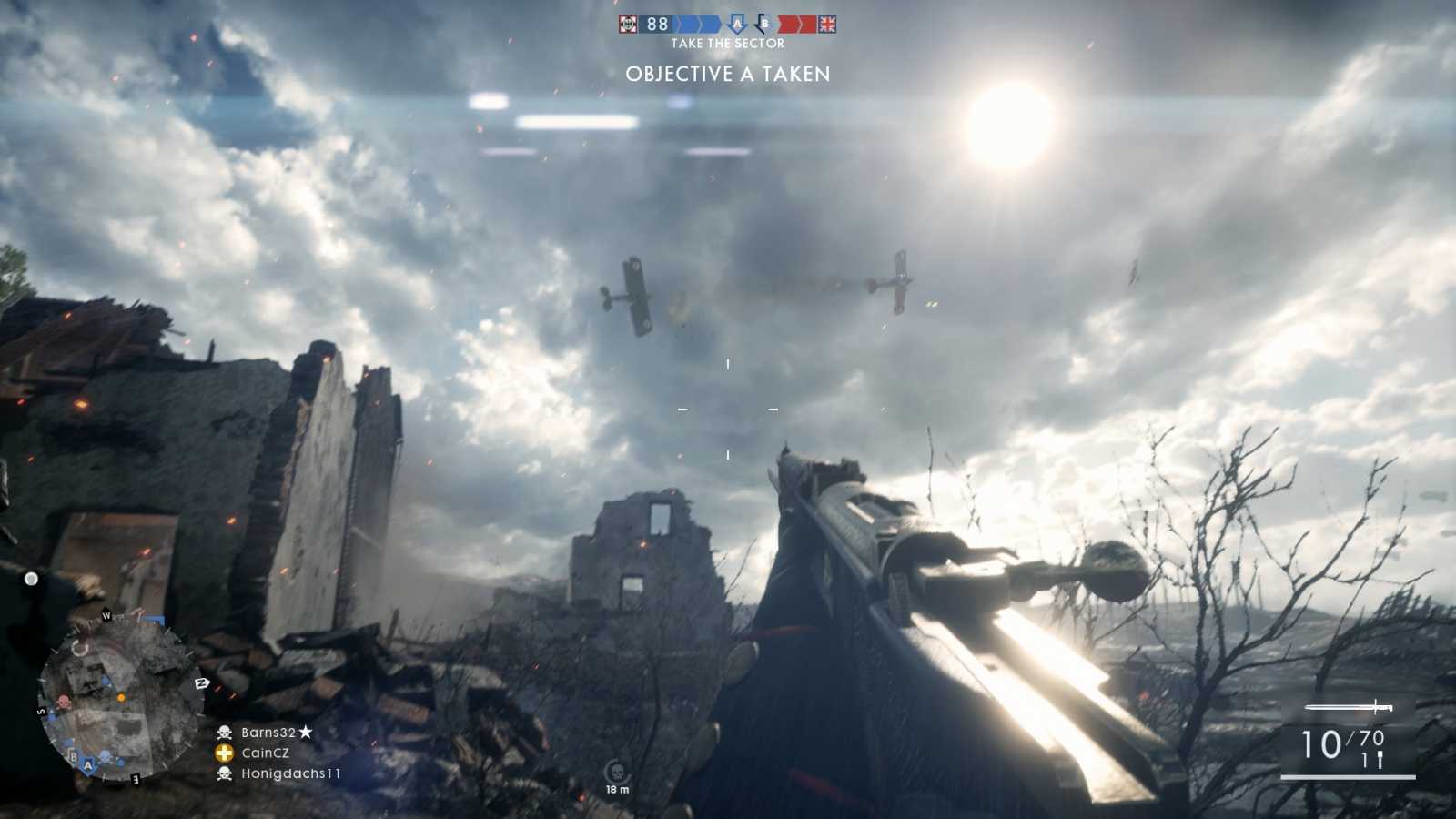
Task: Toggle Objective A on the minimap
Action: 88,765
